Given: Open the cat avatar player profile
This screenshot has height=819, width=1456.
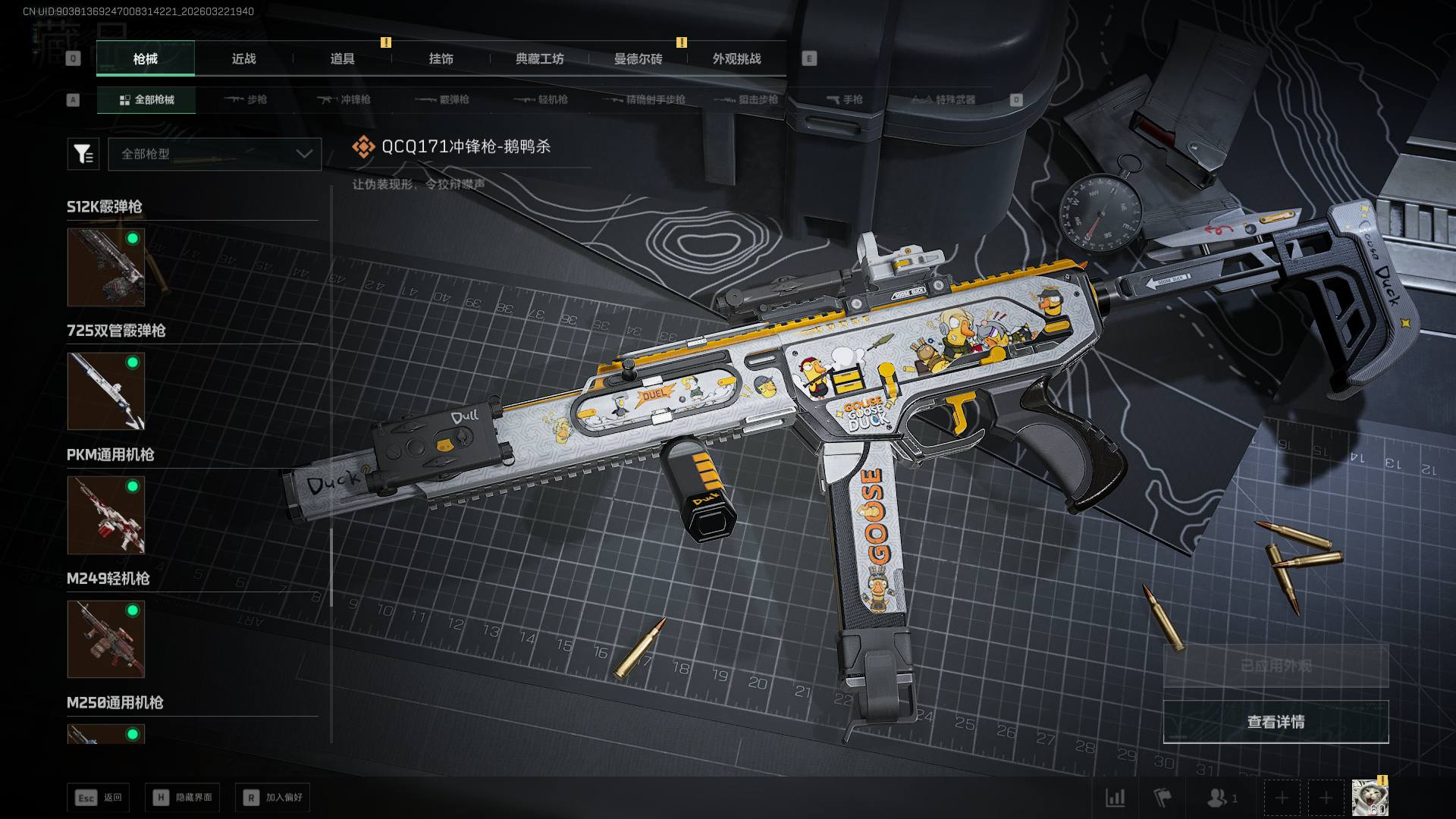Looking at the screenshot, I should coord(1370,798).
